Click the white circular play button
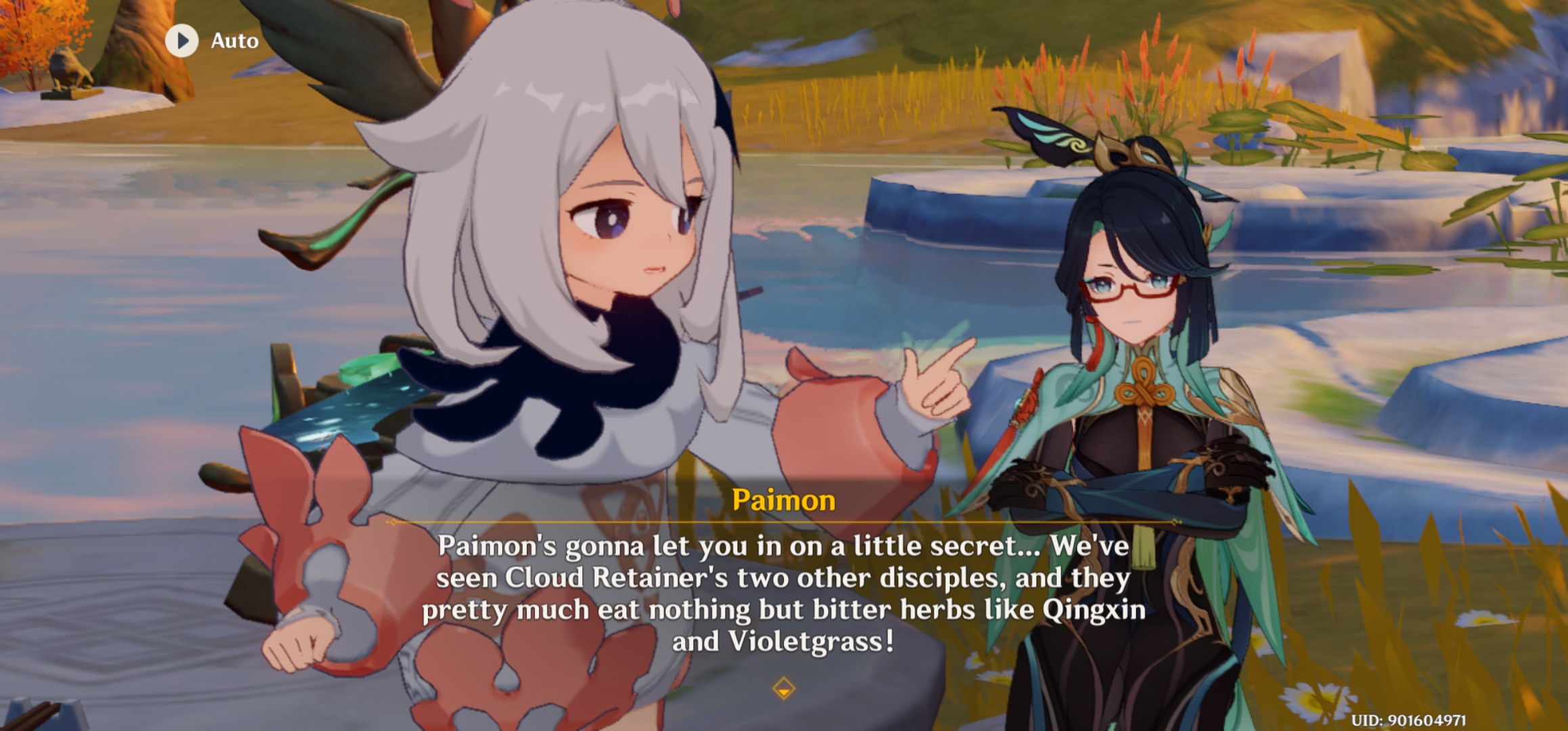 pyautogui.click(x=181, y=41)
